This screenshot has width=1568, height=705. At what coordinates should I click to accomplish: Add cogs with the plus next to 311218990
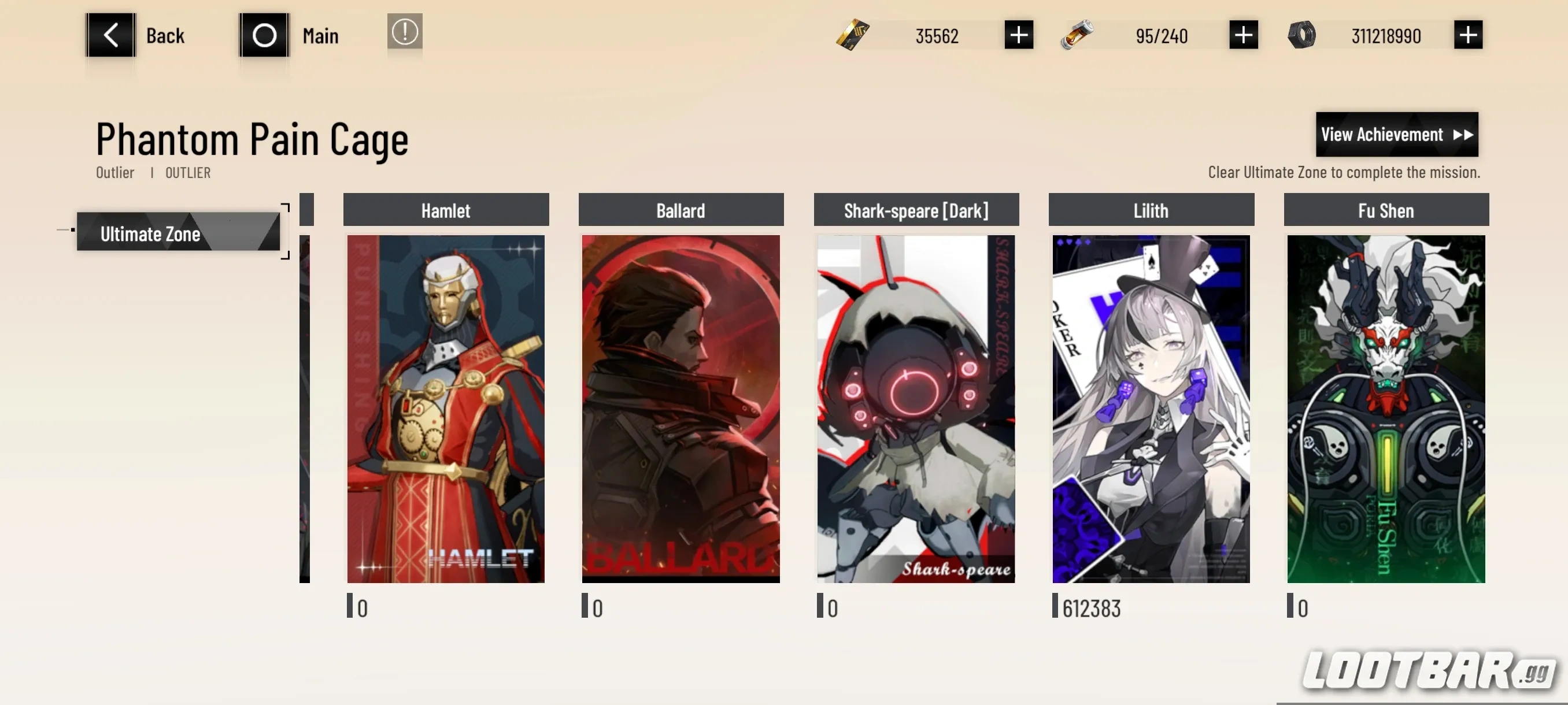(x=1467, y=35)
